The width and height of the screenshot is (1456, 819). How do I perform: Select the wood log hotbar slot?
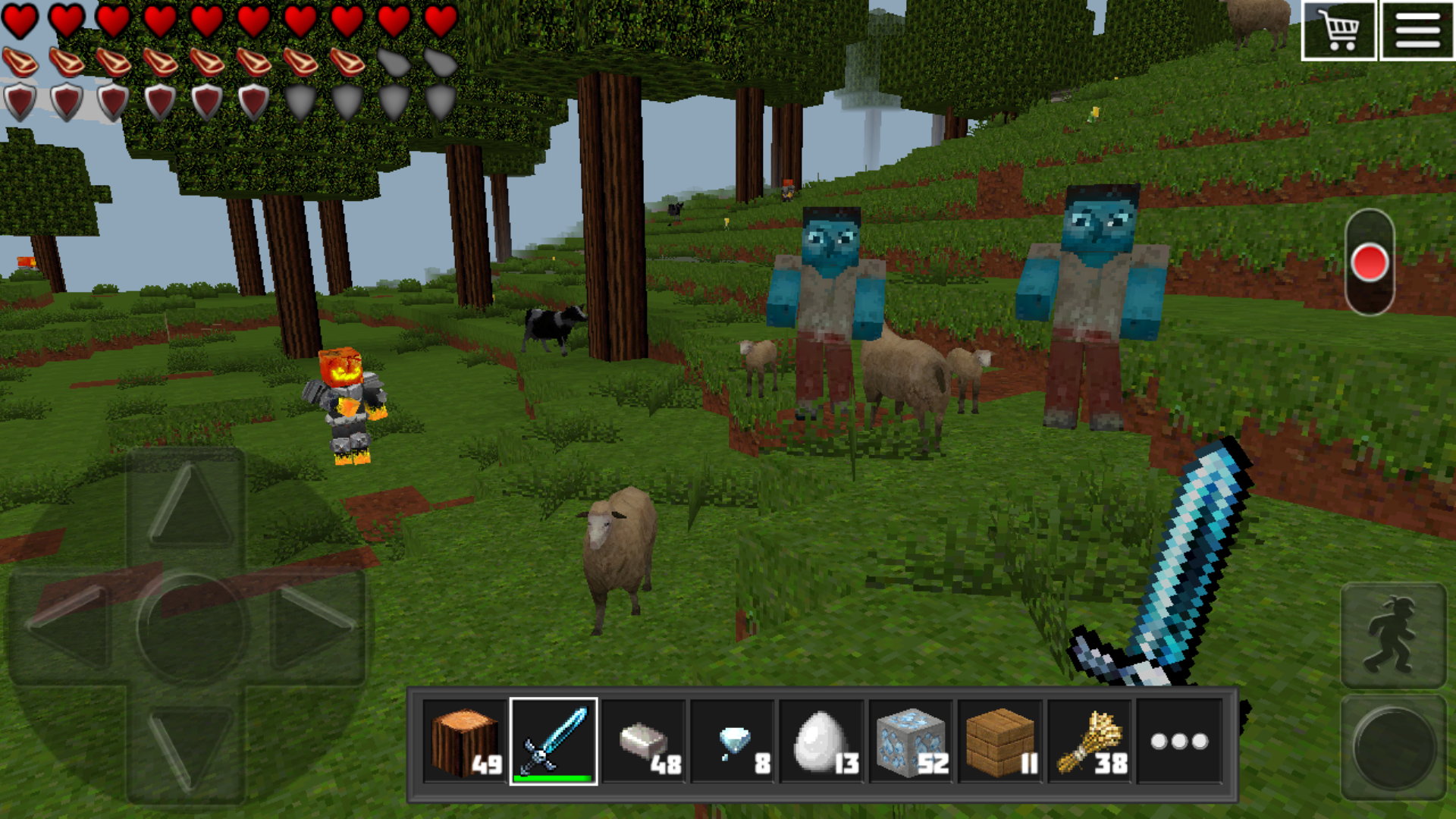tap(466, 739)
